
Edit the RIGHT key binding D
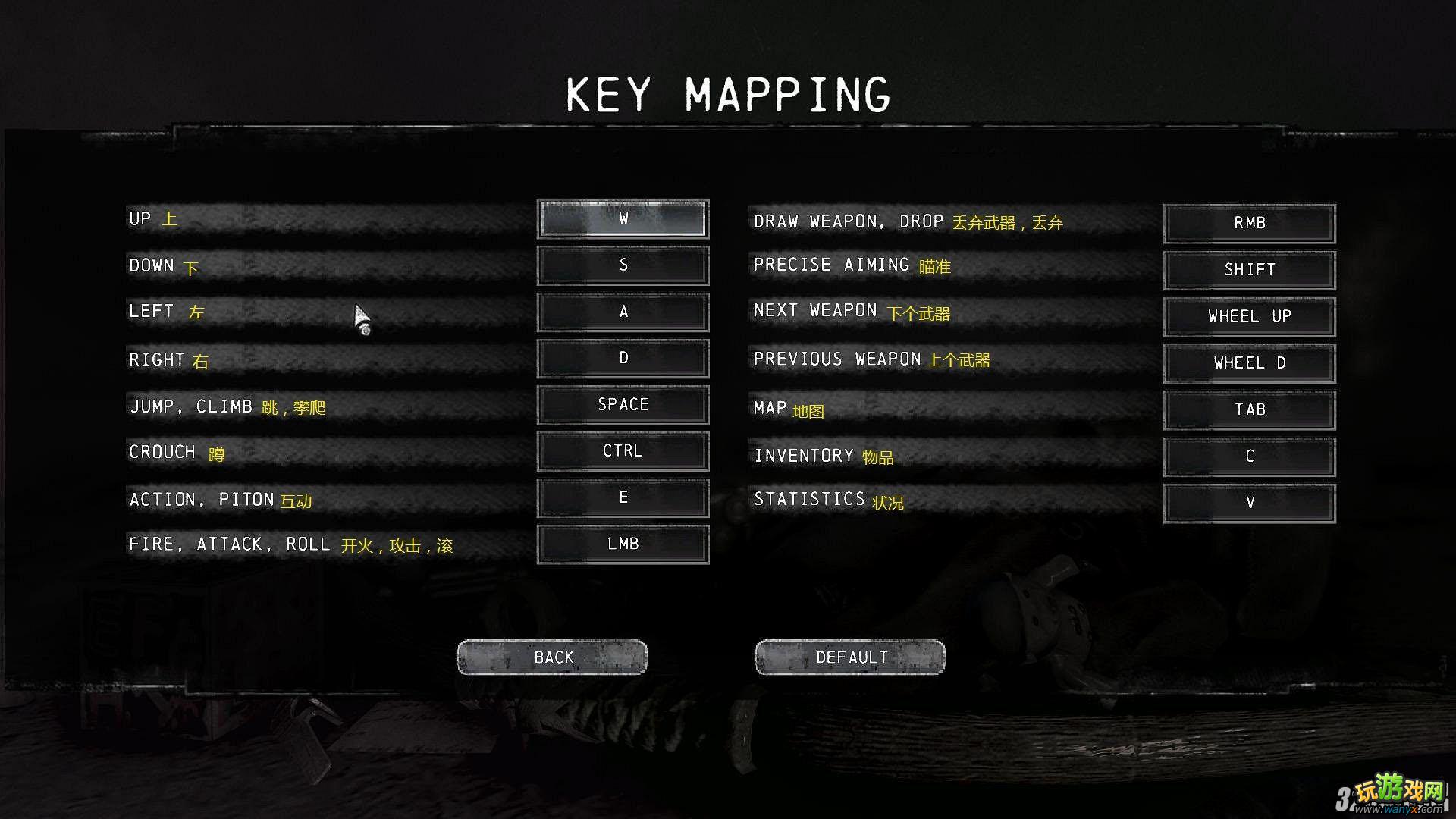[x=623, y=358]
